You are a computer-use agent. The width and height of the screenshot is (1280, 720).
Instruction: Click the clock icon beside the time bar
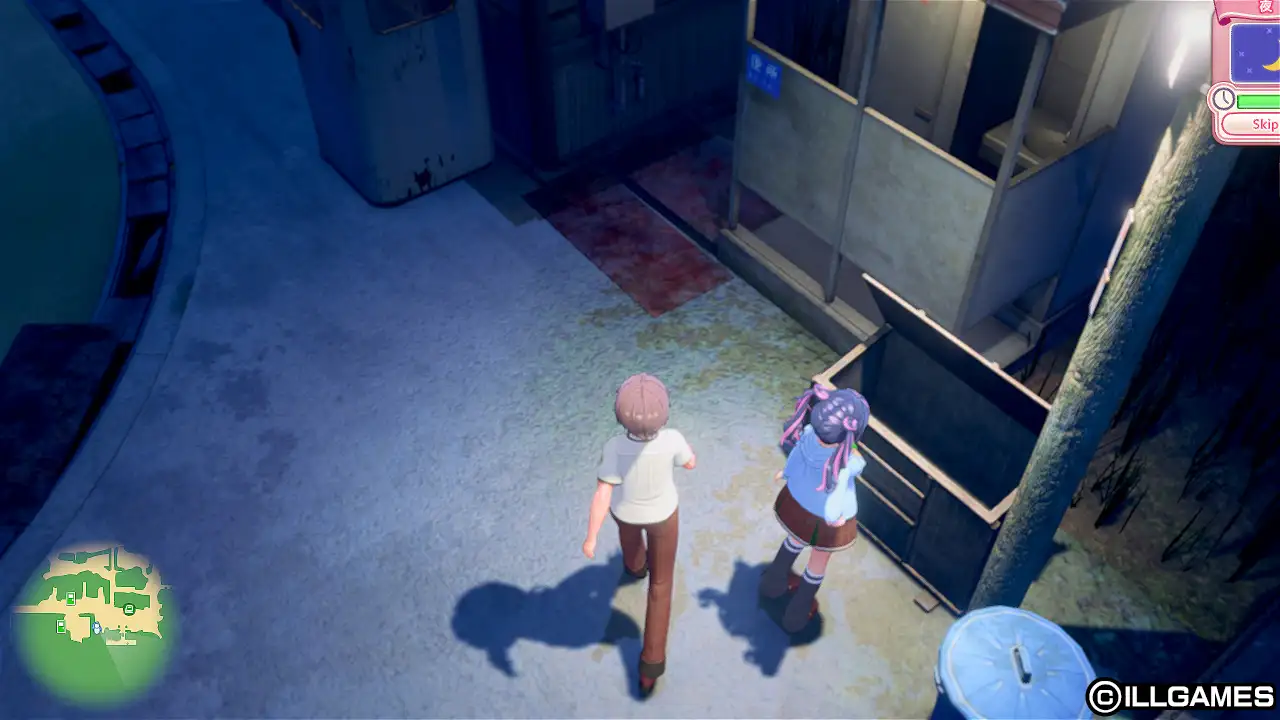(x=1224, y=98)
